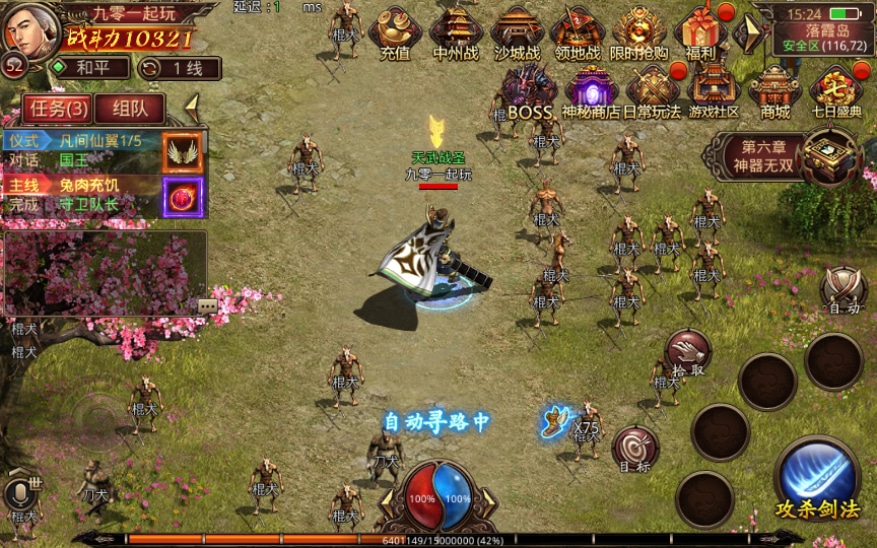This screenshot has height=548, width=877.
Task: Toggle the 和平 attack mode
Action: click(x=91, y=68)
